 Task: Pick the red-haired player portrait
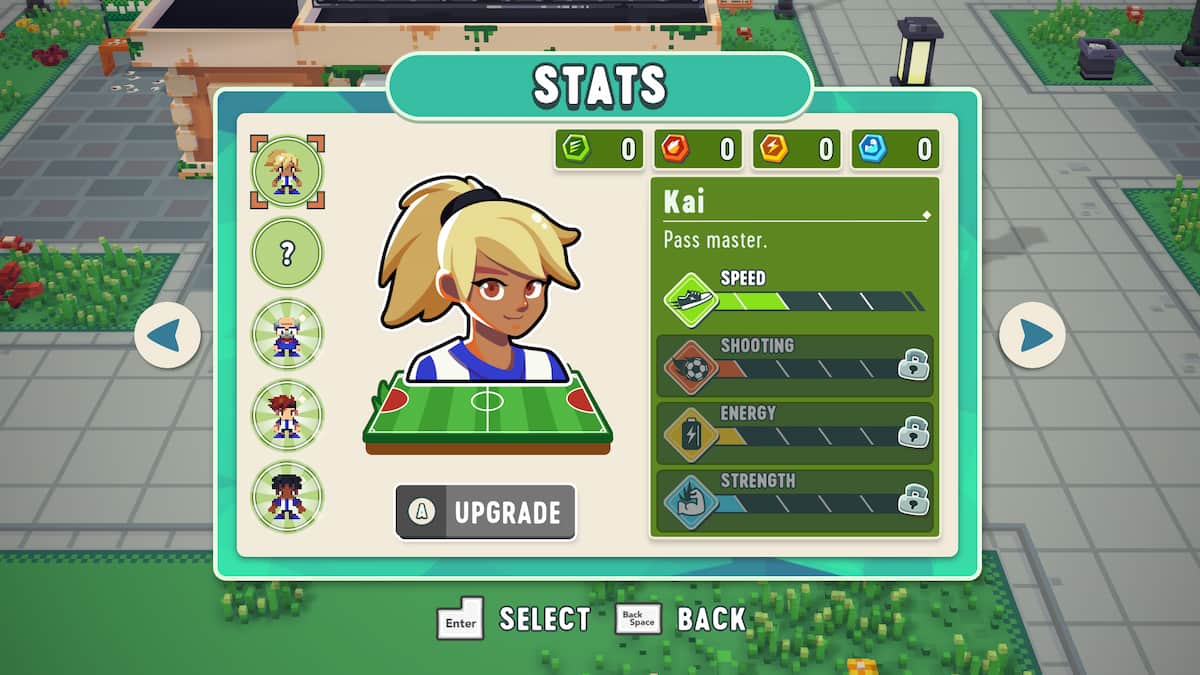coord(287,415)
